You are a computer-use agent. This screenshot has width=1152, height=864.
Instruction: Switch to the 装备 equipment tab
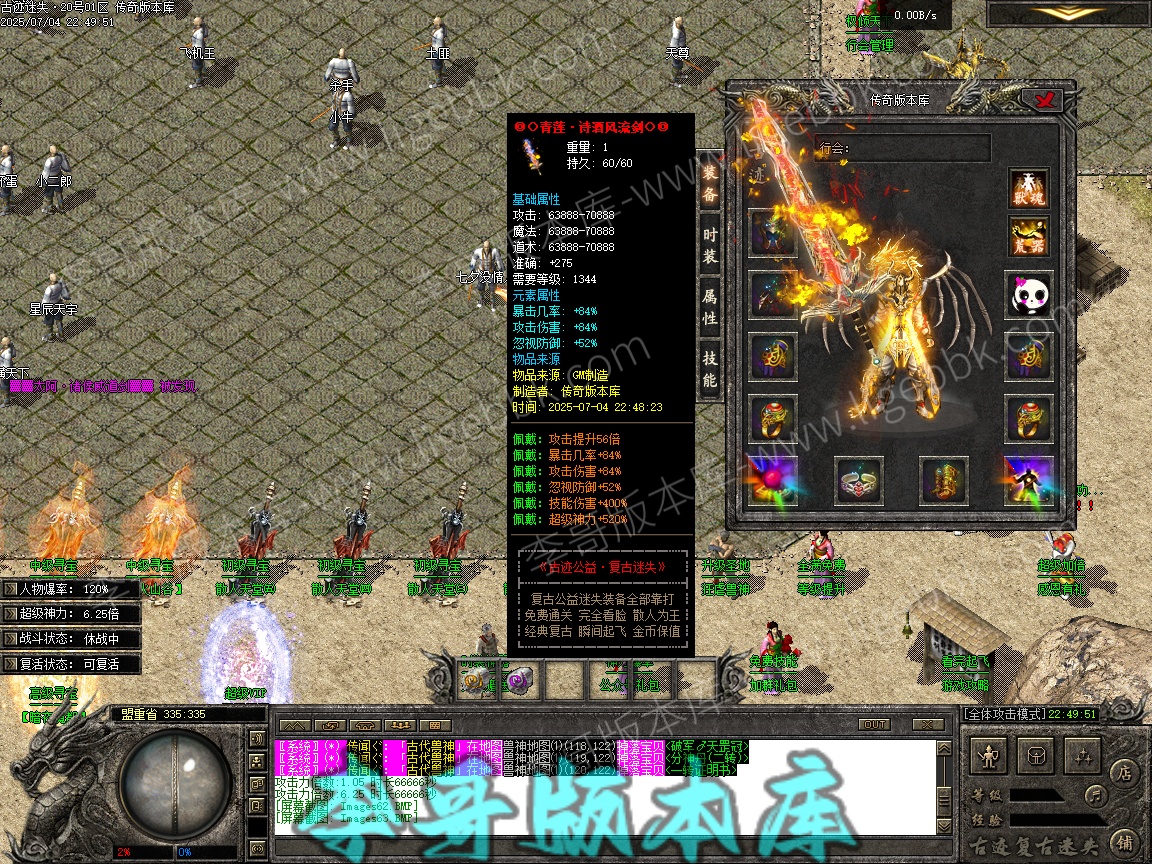click(709, 183)
